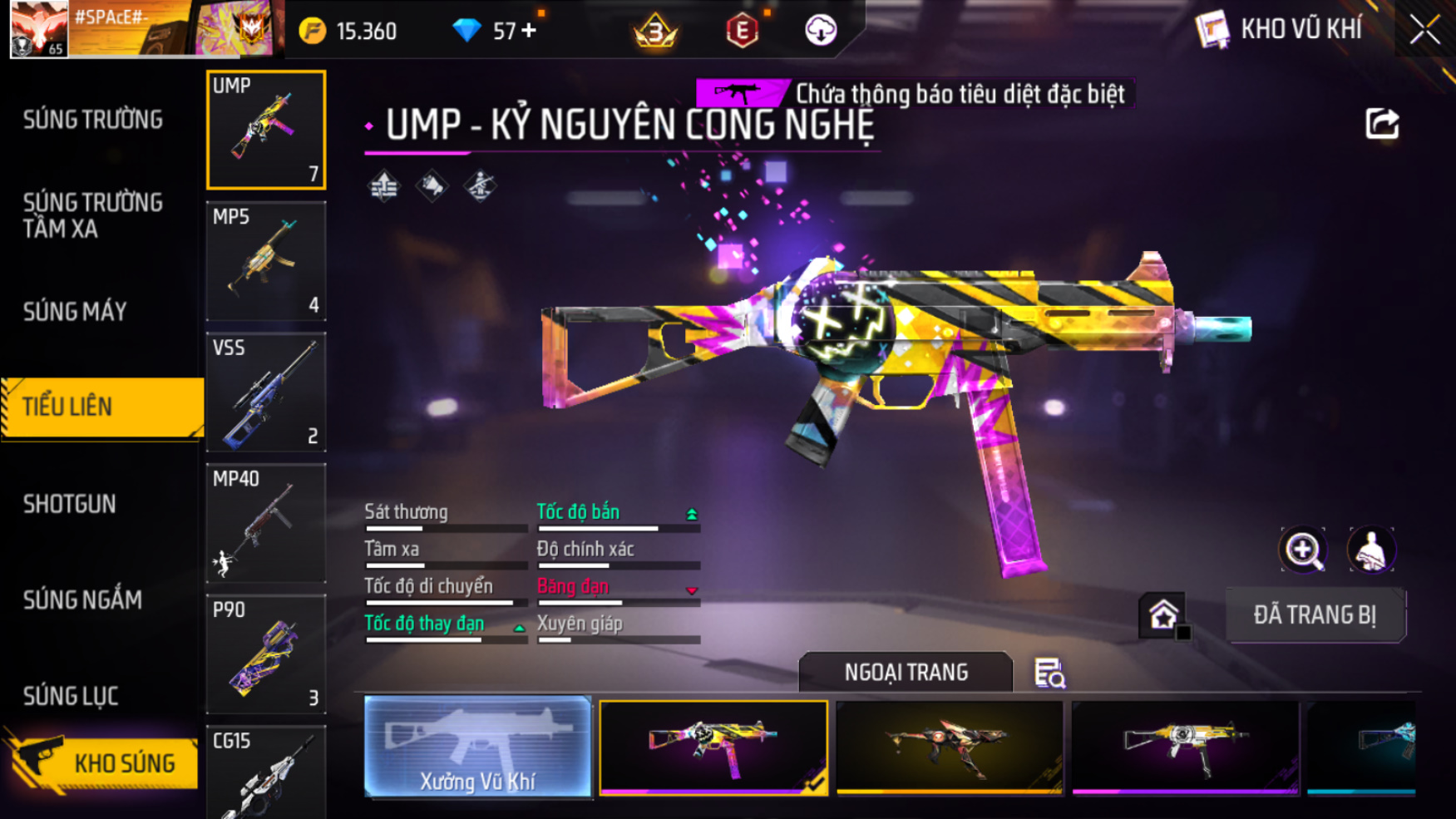Screen dimensions: 1456x819
Task: Show the Súng Ngắm weapons
Action: click(82, 599)
